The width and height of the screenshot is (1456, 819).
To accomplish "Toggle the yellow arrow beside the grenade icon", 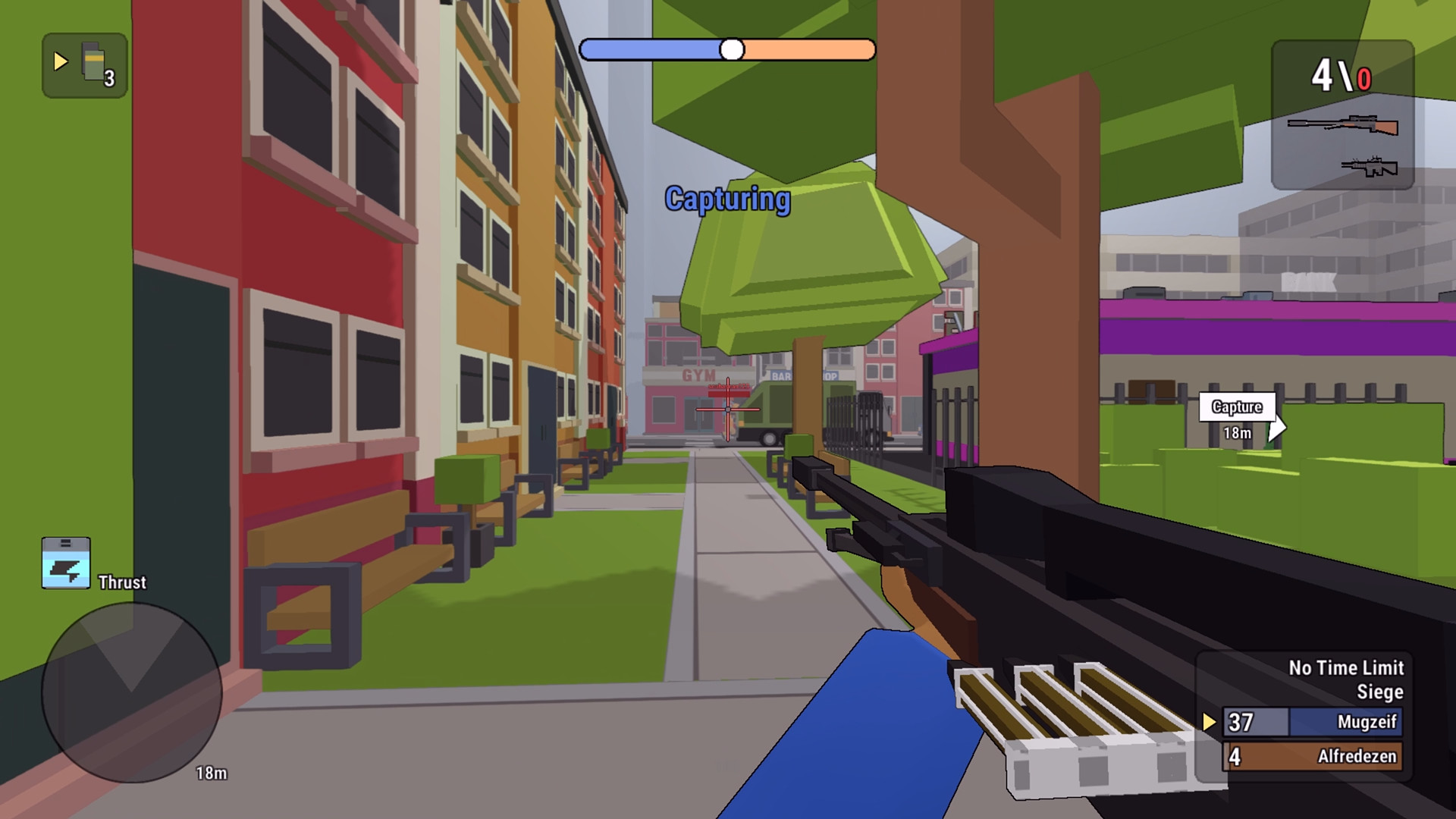I will (x=59, y=59).
